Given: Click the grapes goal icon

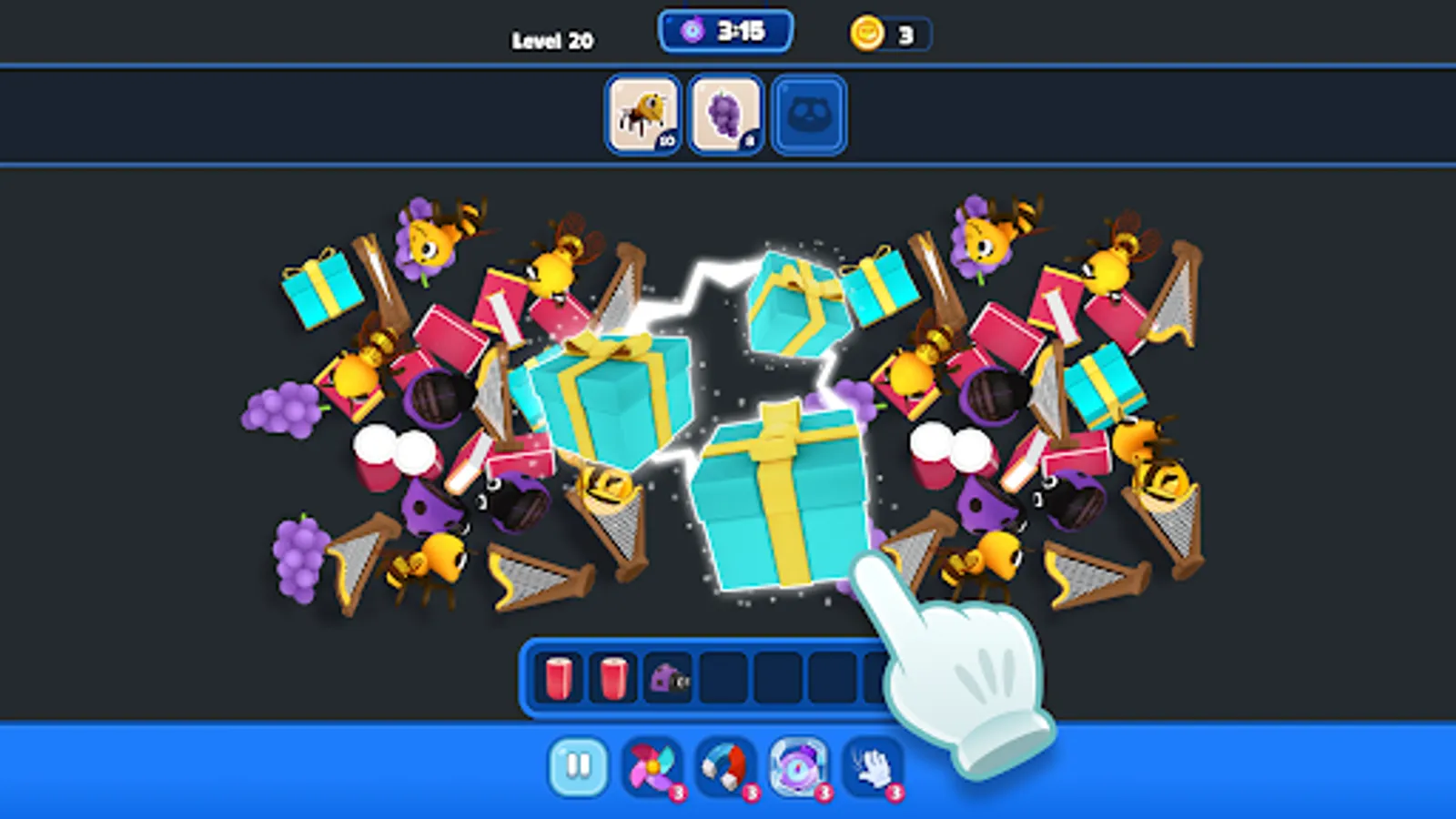Looking at the screenshot, I should [725, 113].
